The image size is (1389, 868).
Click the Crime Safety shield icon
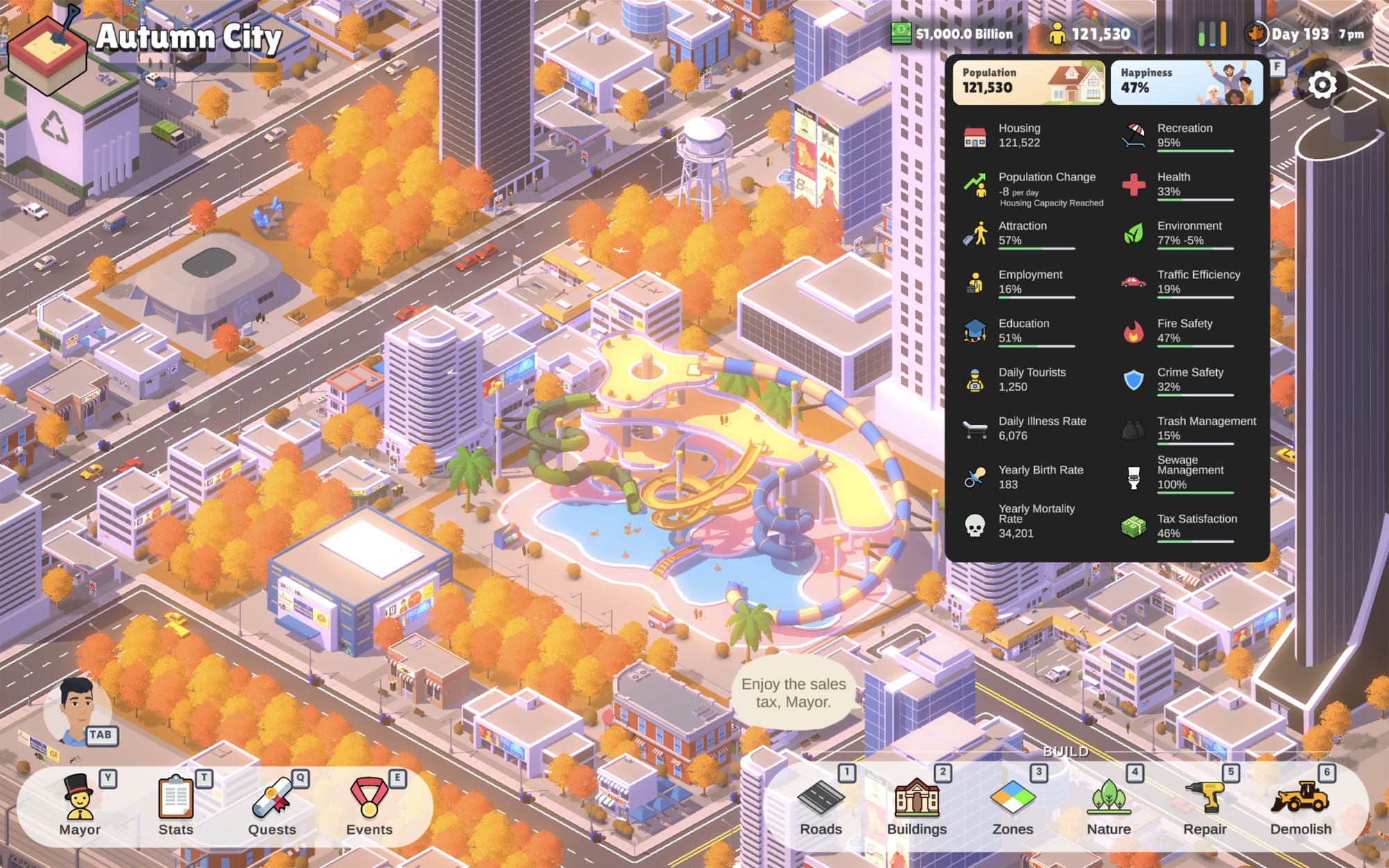[x=1132, y=379]
